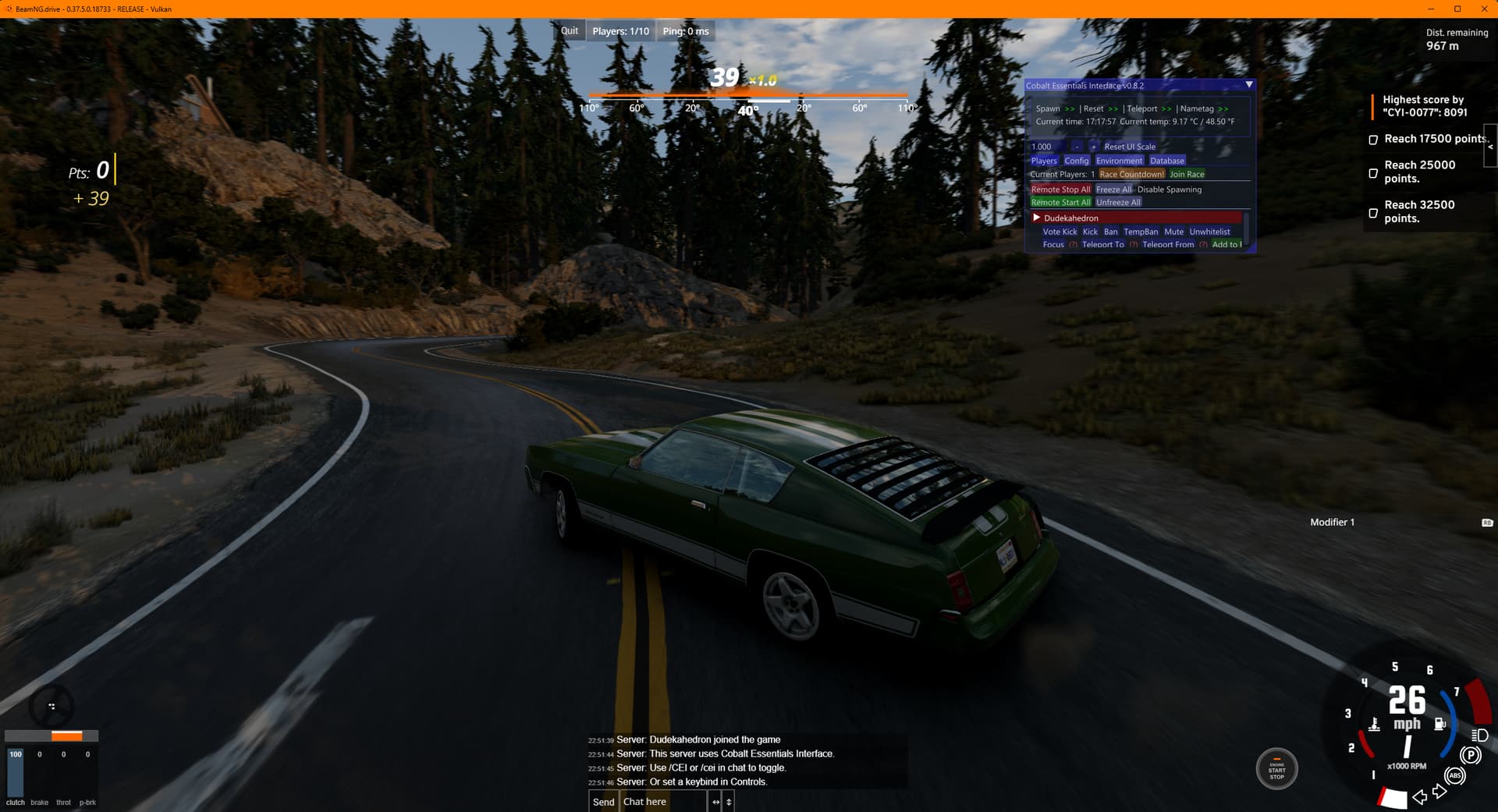Send the chat message
Image resolution: width=1498 pixels, height=812 pixels.
603,801
